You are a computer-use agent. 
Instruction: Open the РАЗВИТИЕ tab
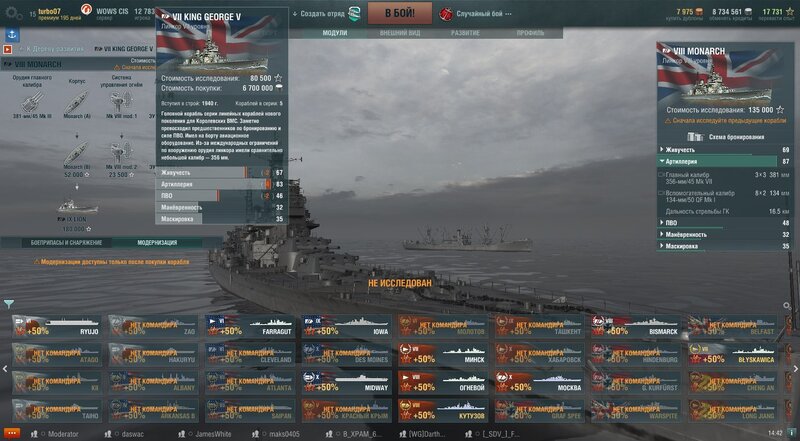[x=465, y=33]
